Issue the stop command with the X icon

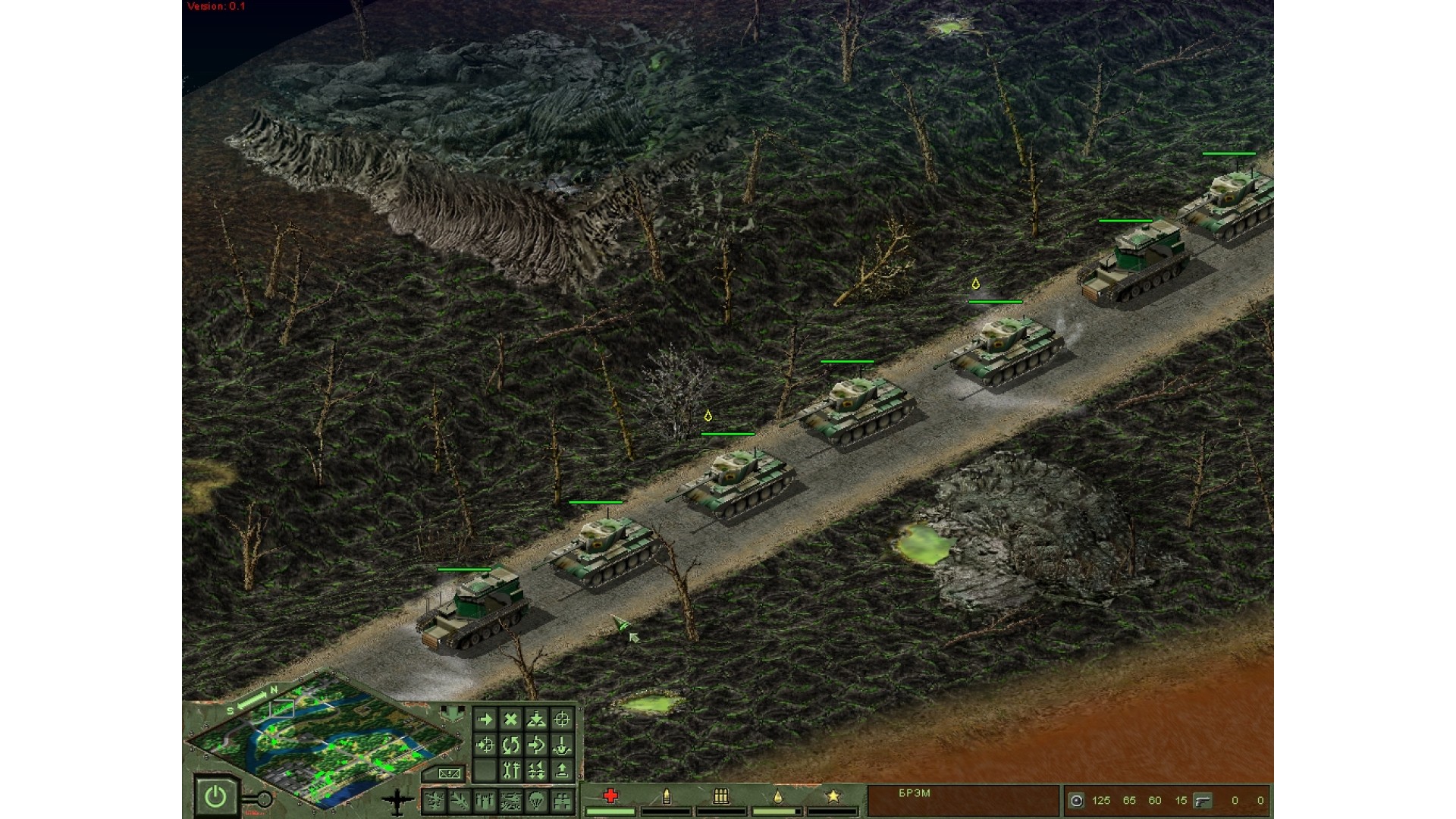(x=511, y=720)
